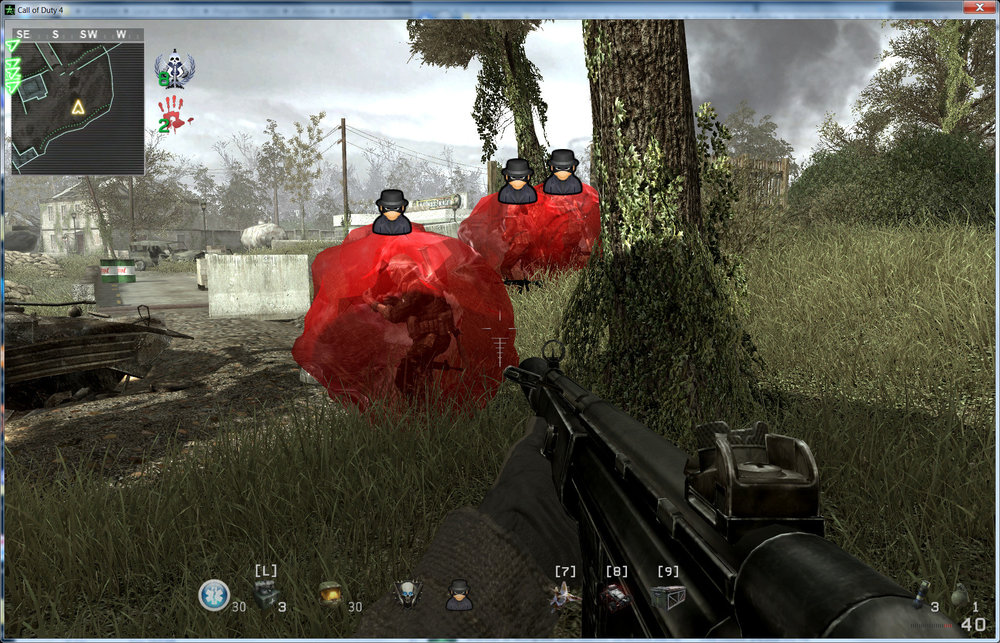Click the grenade icon by the ammo counter

[x=920, y=591]
